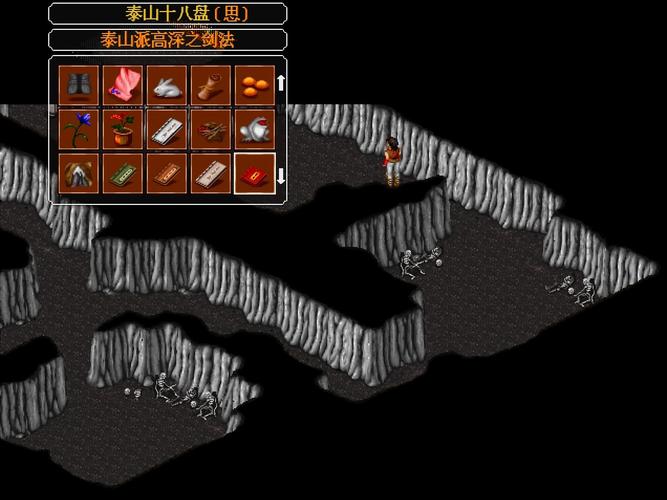Click the inventory scroll up arrow
667x500 pixels.
pyautogui.click(x=281, y=82)
